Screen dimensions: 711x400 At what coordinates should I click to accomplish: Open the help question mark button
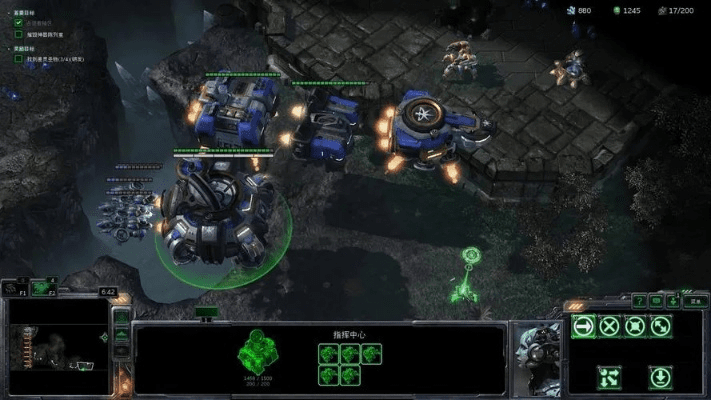[x=639, y=300]
